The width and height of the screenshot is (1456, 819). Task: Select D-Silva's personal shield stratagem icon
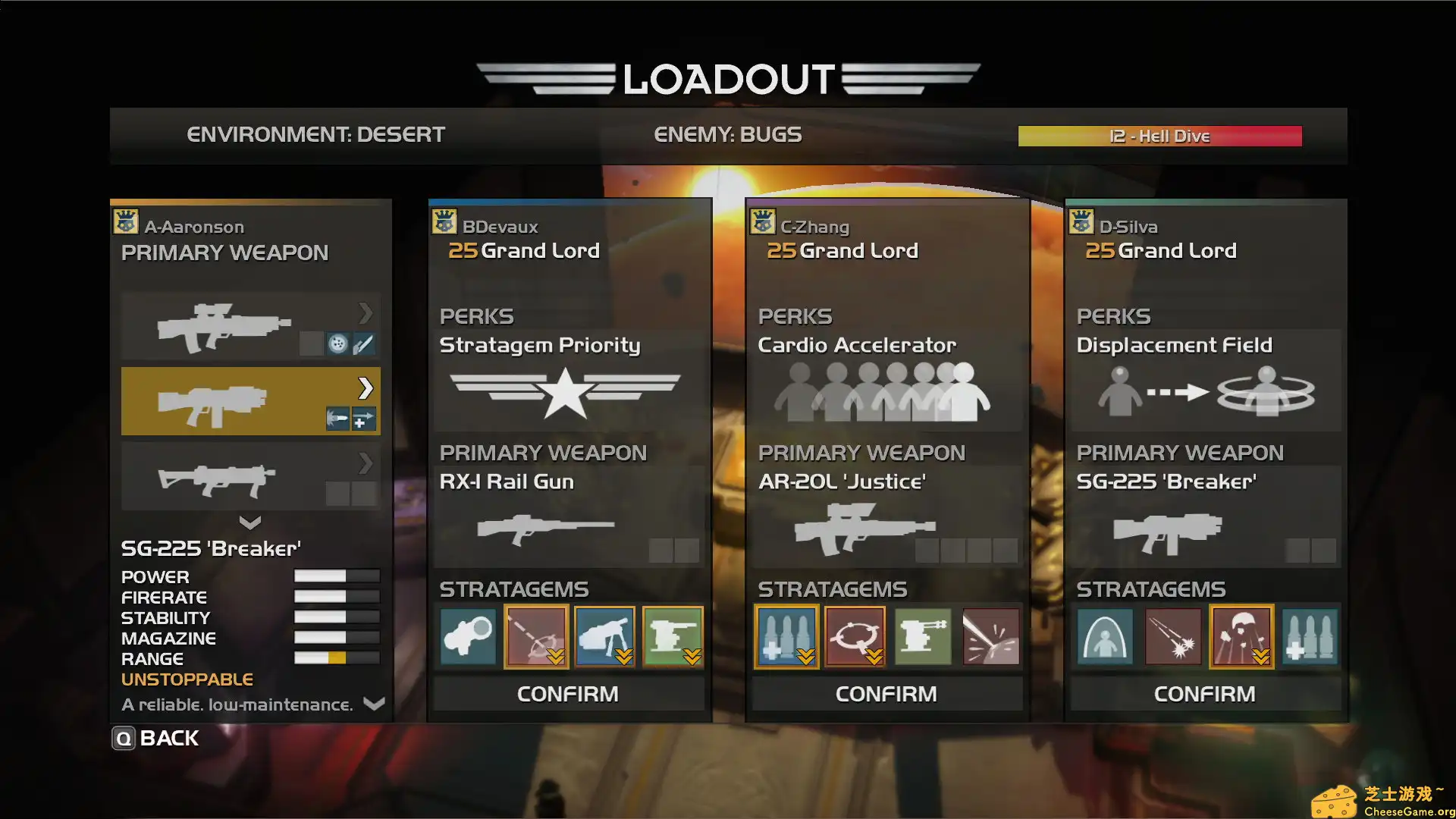1105,637
